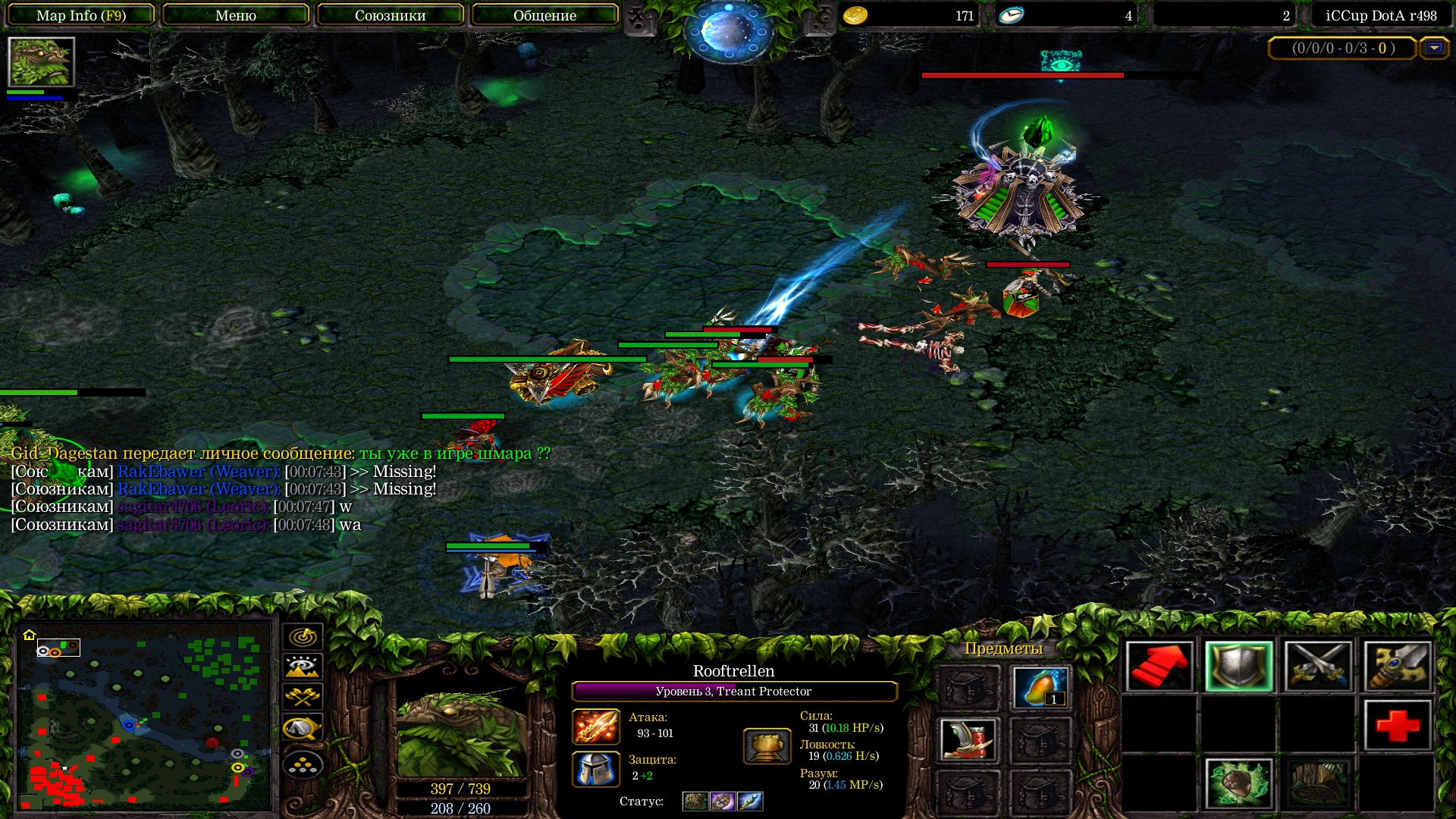Open the Союзники allies menu
Screen dimensions: 1456x819
click(390, 15)
